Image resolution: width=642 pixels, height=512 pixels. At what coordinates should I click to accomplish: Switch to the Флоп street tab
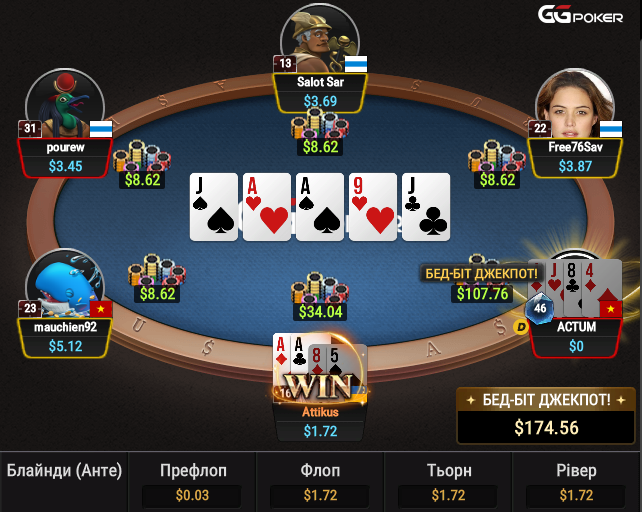coord(320,482)
